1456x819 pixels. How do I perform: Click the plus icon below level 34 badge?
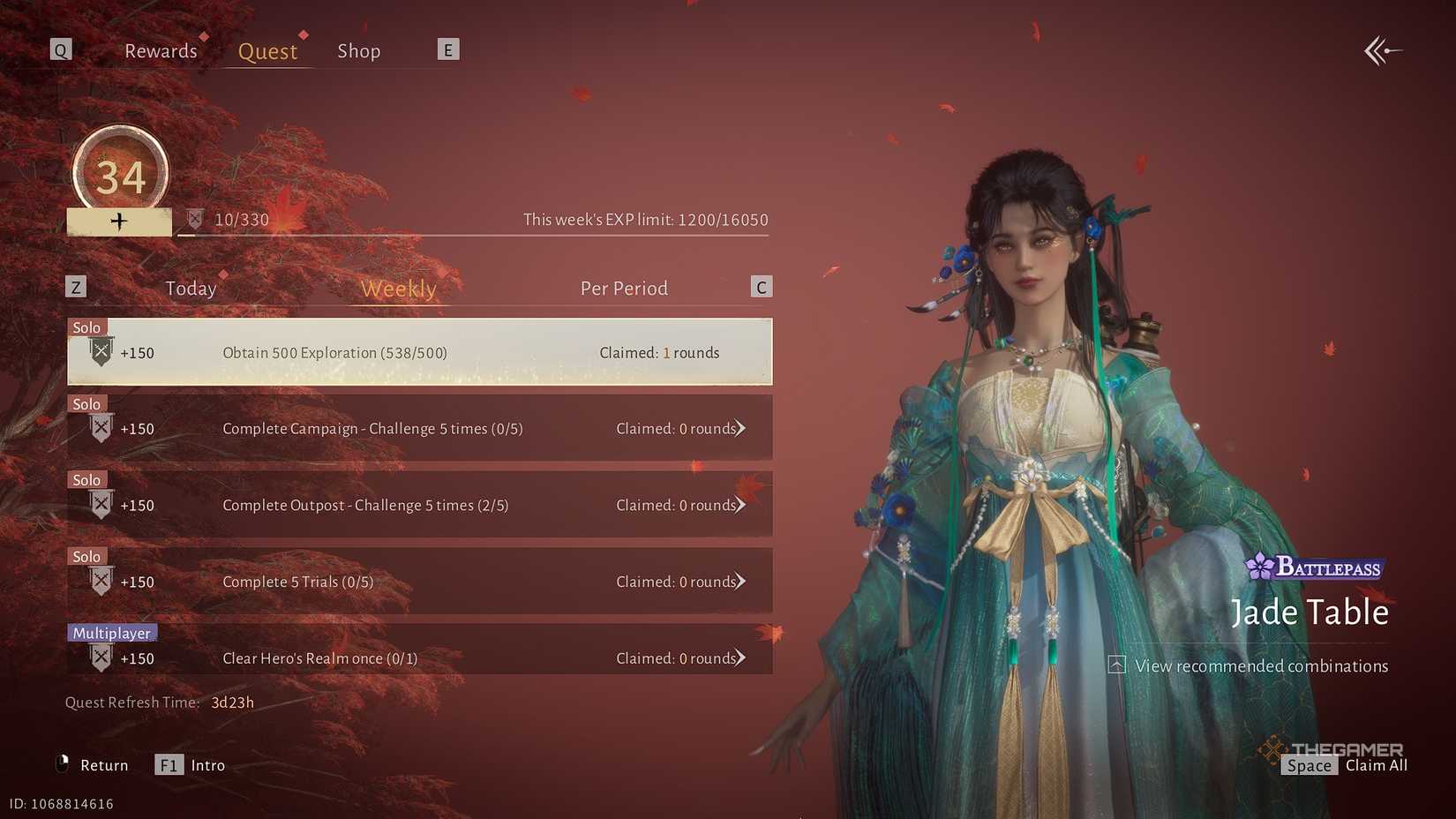(x=119, y=221)
